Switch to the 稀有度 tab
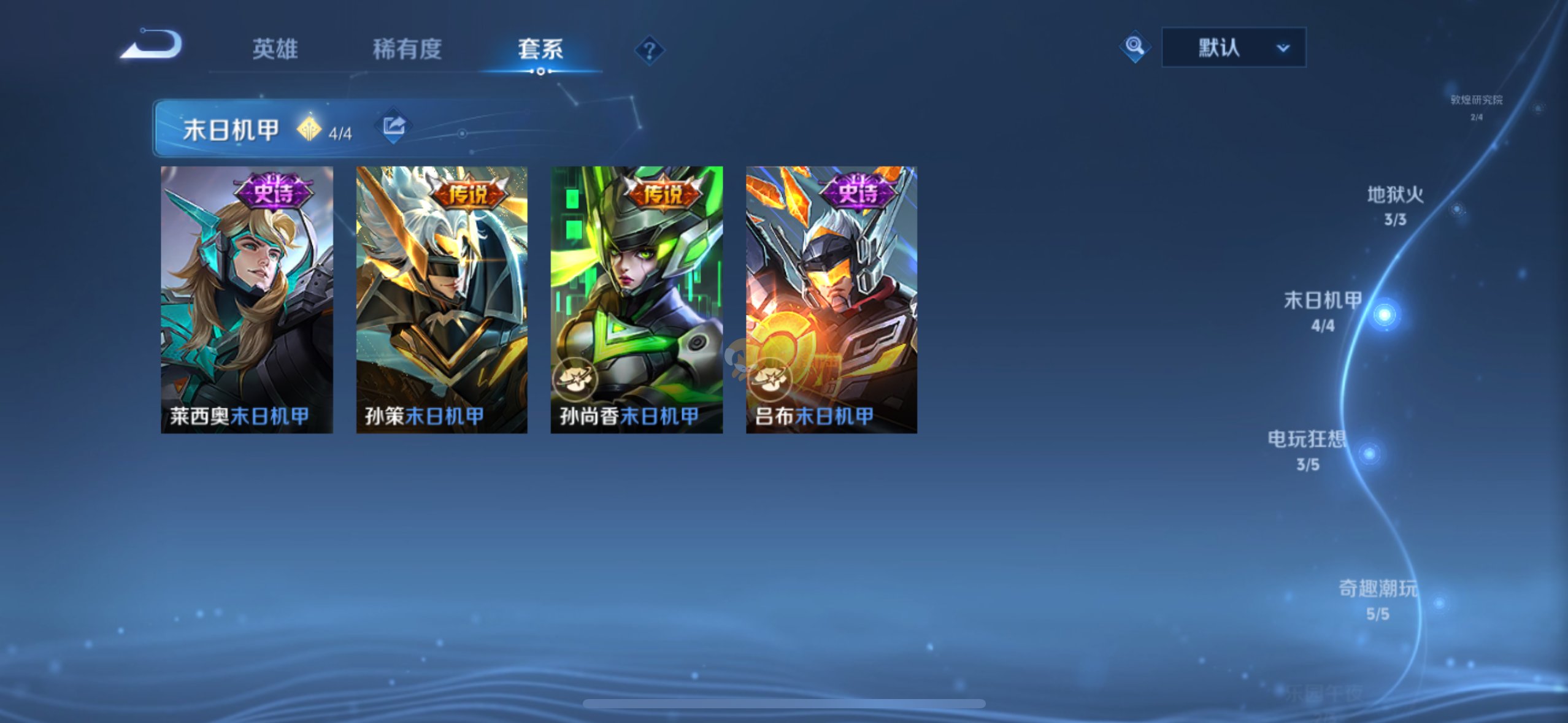 tap(407, 49)
